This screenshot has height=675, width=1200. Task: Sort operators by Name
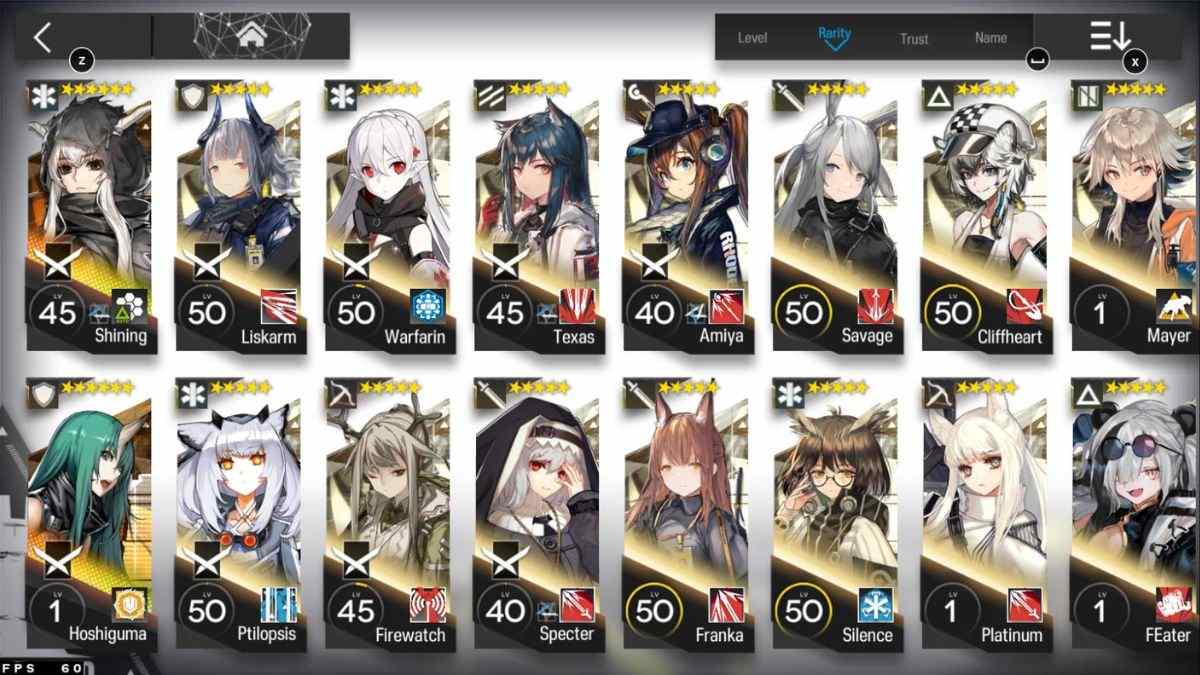point(991,38)
